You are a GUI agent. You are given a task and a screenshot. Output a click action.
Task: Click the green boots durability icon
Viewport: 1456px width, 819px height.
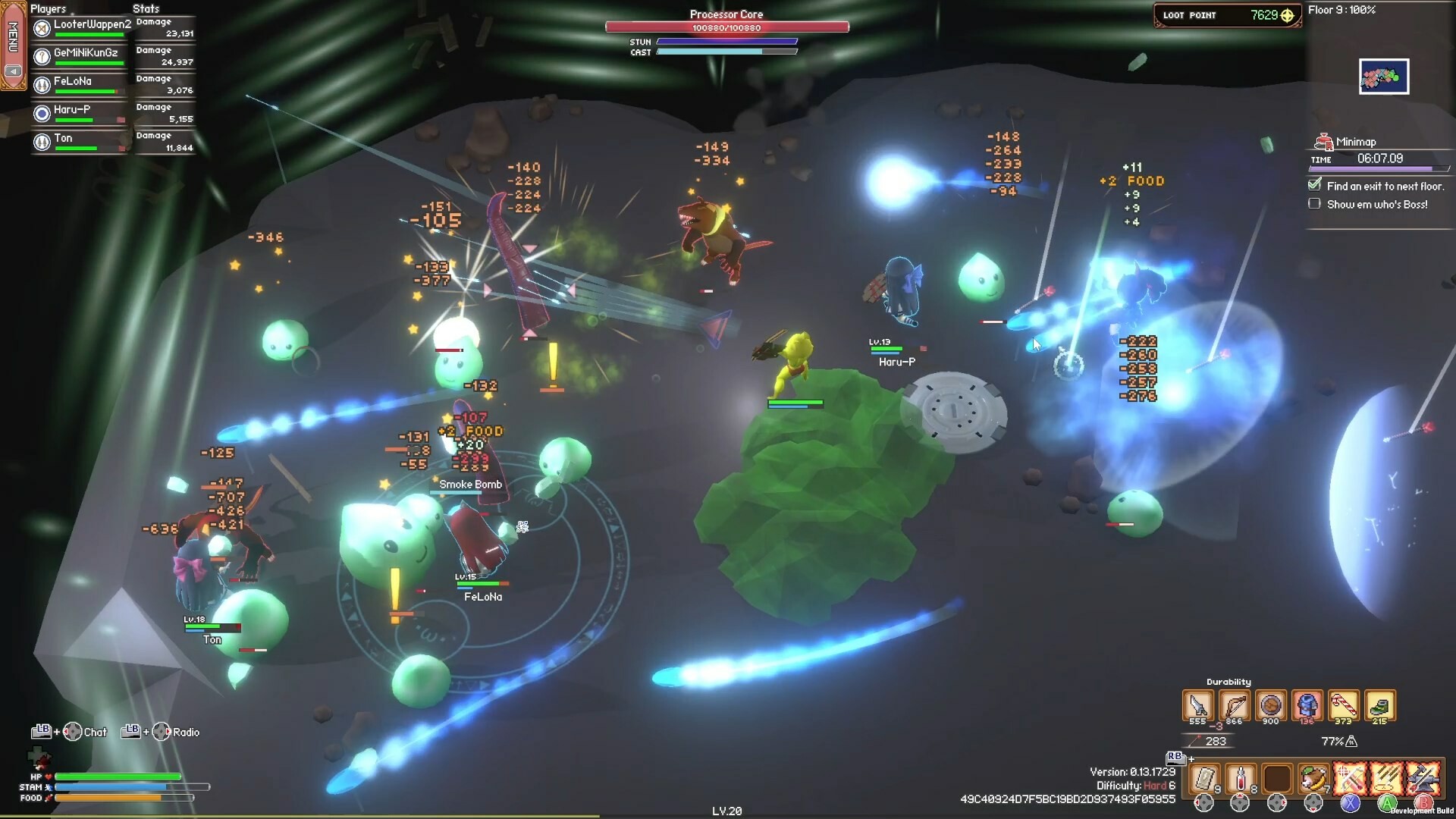(x=1380, y=705)
